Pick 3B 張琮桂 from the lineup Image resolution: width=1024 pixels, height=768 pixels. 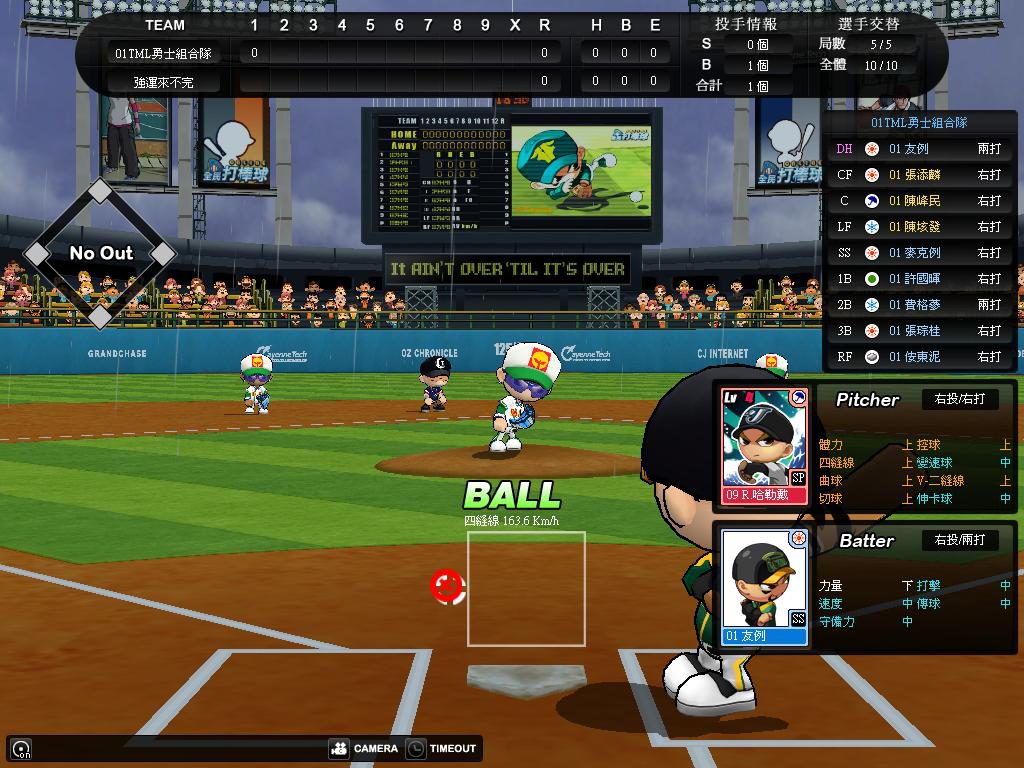[919, 331]
